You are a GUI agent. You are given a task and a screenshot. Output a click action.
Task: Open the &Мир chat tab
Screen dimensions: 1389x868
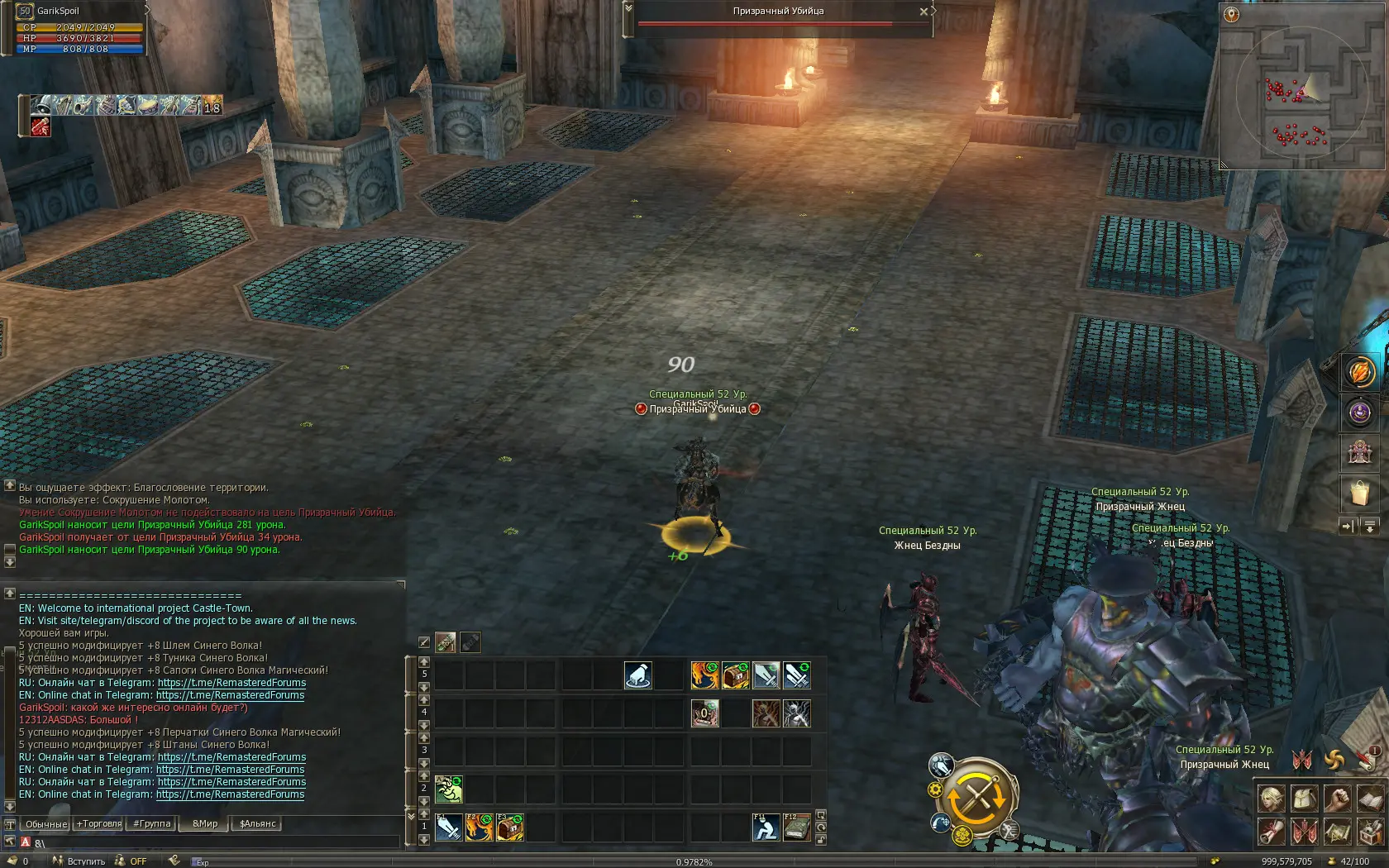(x=205, y=823)
